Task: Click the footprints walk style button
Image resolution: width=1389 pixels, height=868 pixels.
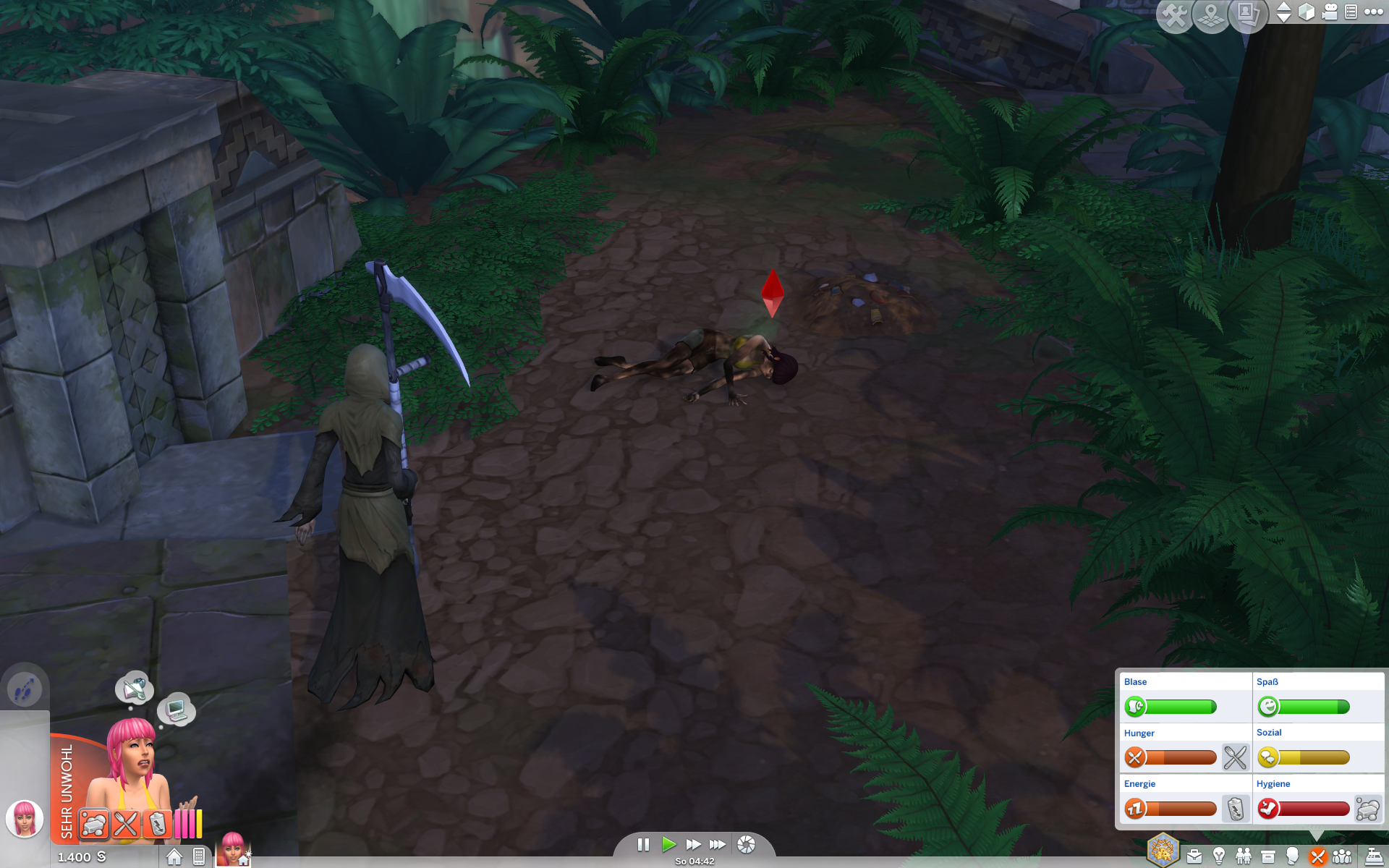Action: pyautogui.click(x=25, y=688)
